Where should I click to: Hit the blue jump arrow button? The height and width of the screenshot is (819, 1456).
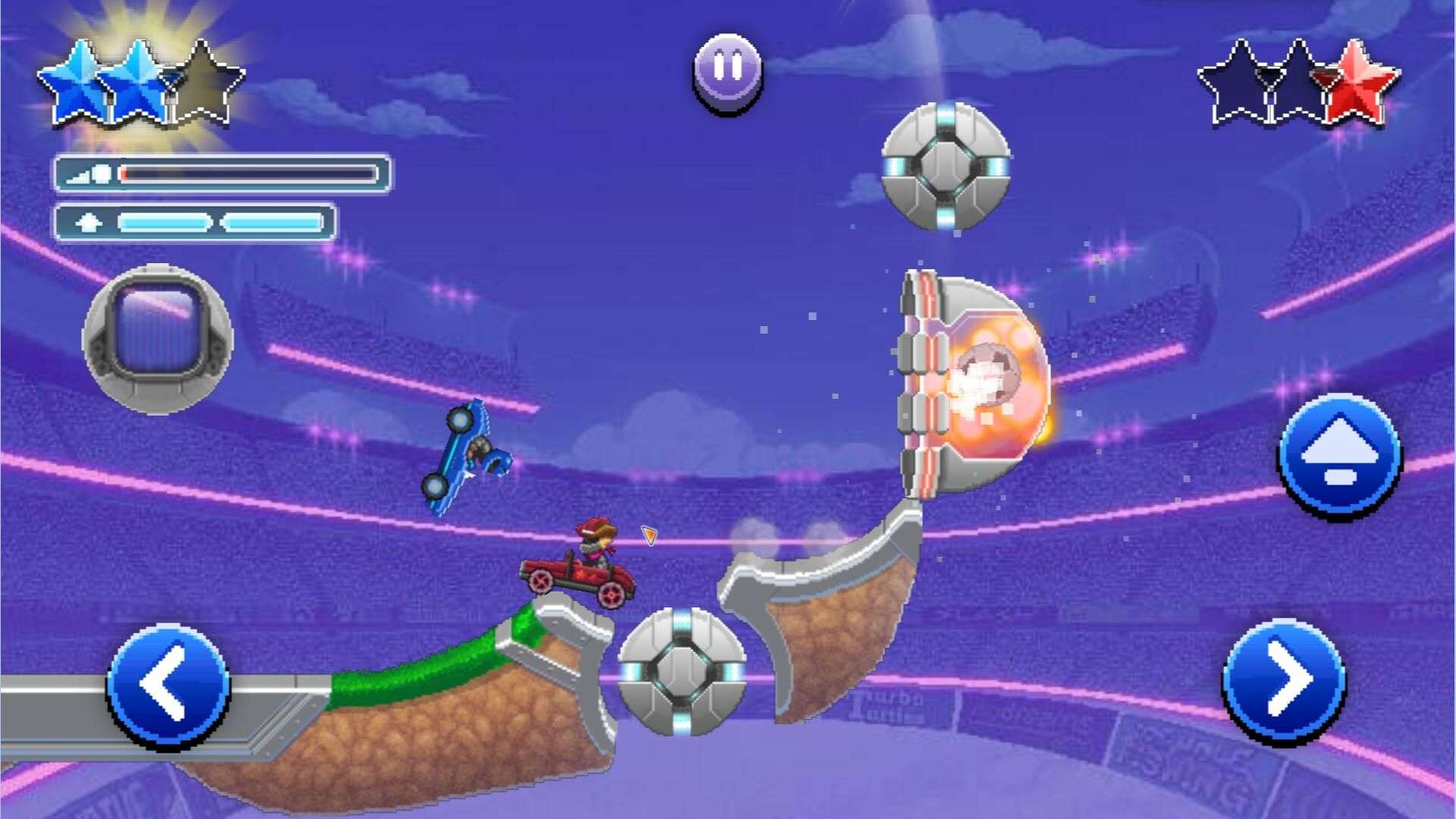coord(1339,456)
